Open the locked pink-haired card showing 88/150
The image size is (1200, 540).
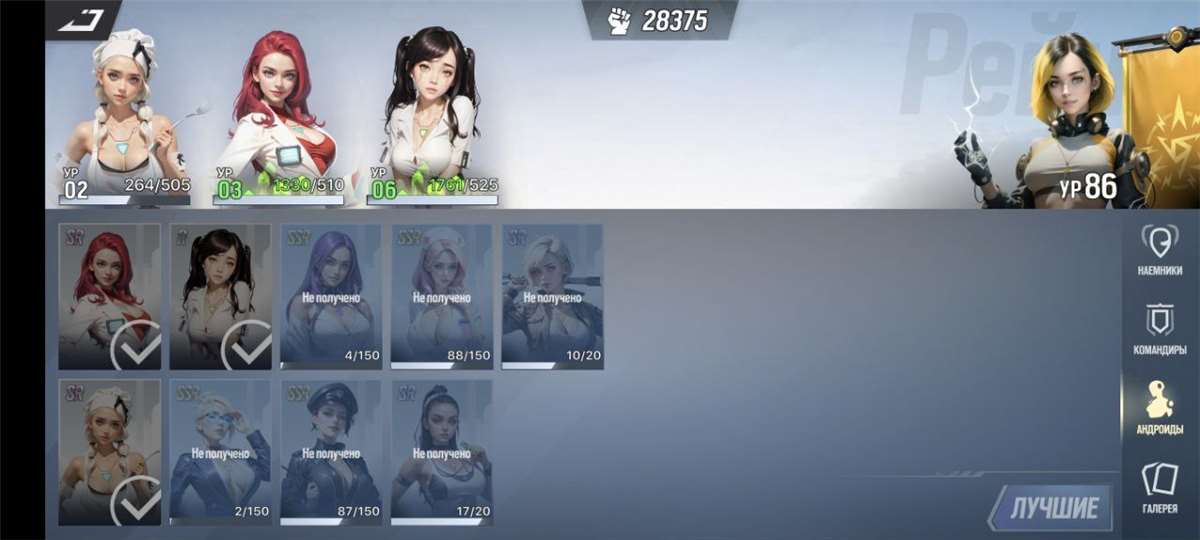[442, 297]
